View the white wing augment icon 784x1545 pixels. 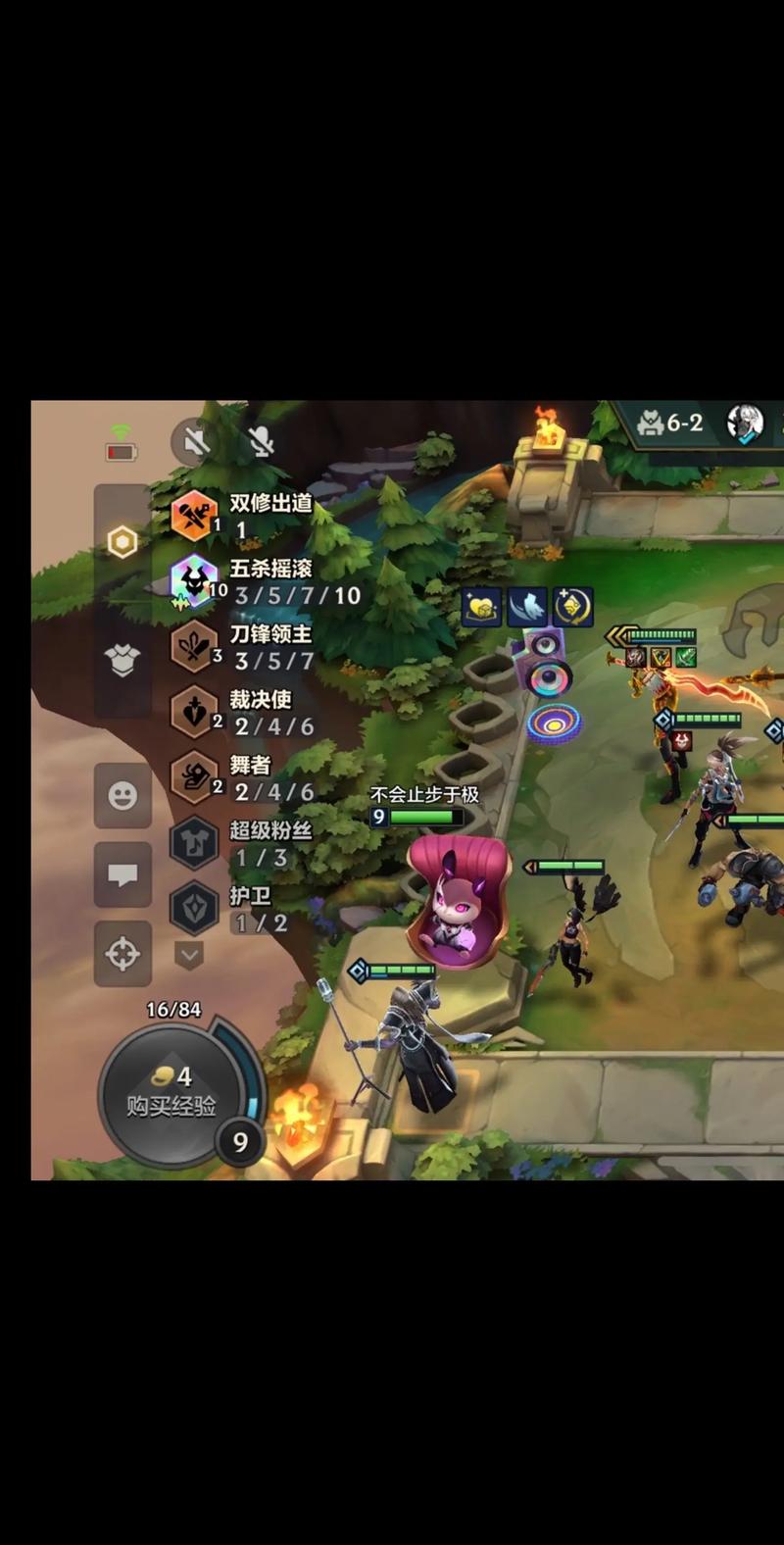527,608
